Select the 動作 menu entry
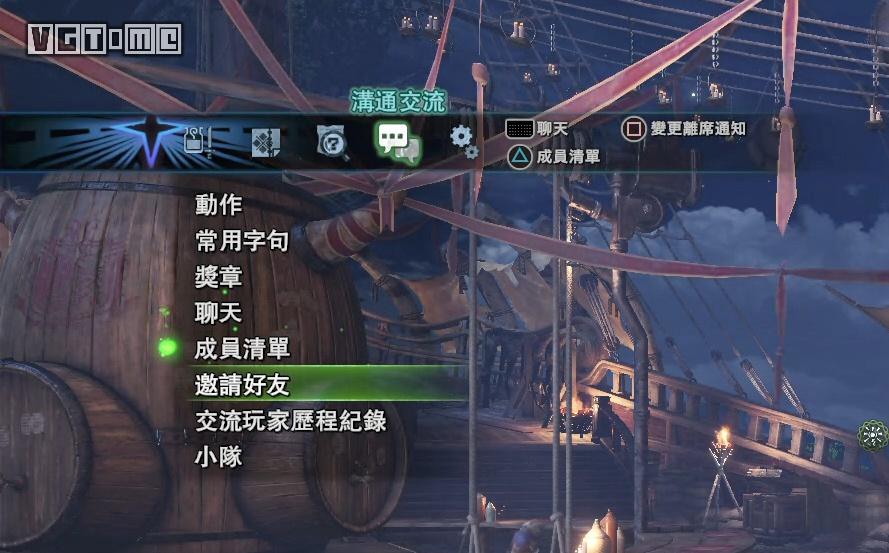889x553 pixels. point(219,205)
